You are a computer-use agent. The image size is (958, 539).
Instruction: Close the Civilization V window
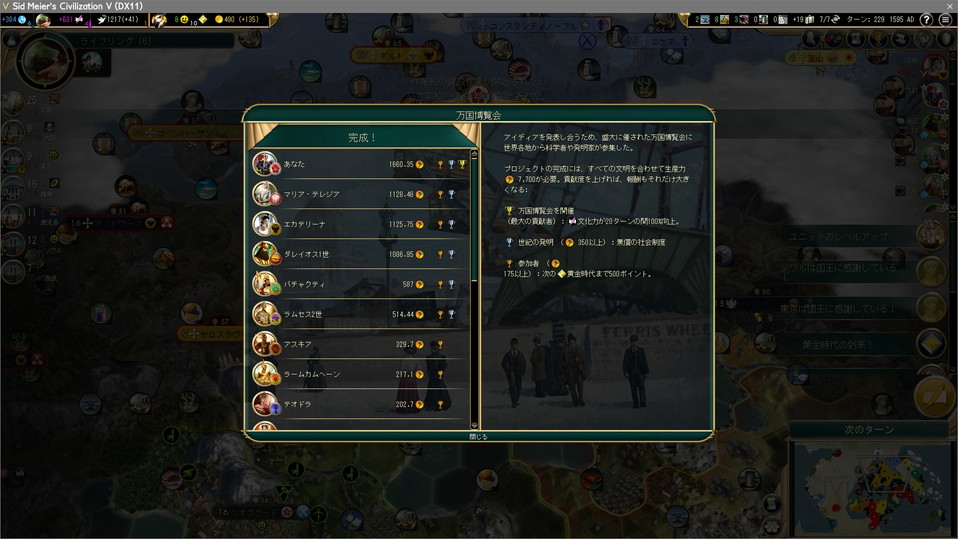(x=949, y=6)
